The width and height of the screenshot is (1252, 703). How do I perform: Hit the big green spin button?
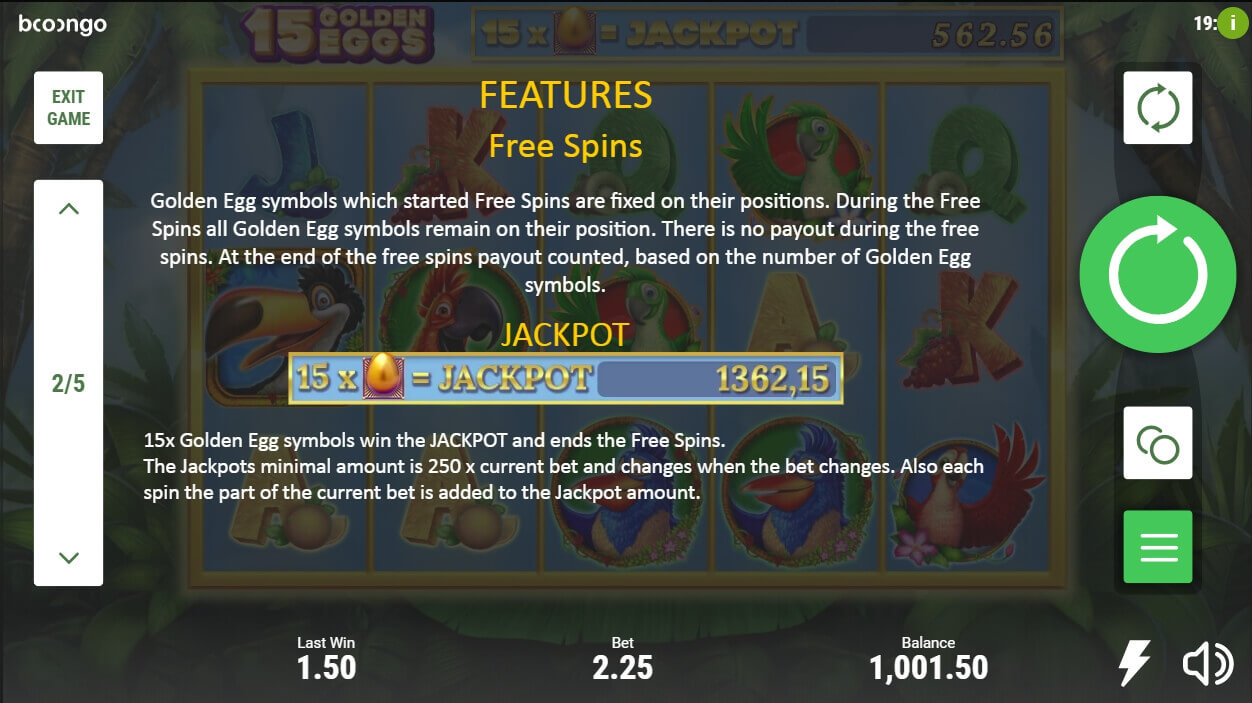tap(1157, 275)
